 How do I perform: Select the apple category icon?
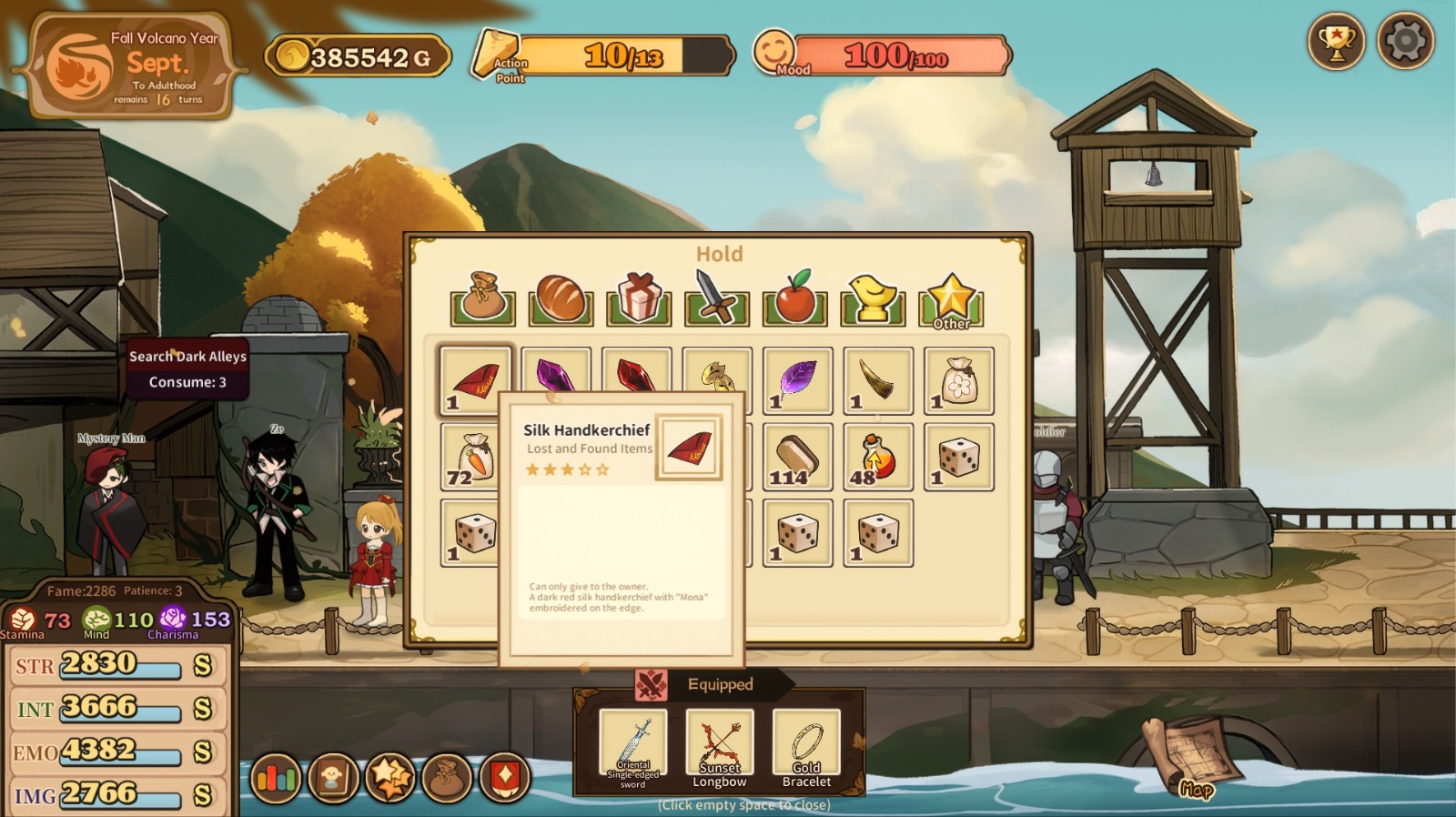click(x=795, y=298)
